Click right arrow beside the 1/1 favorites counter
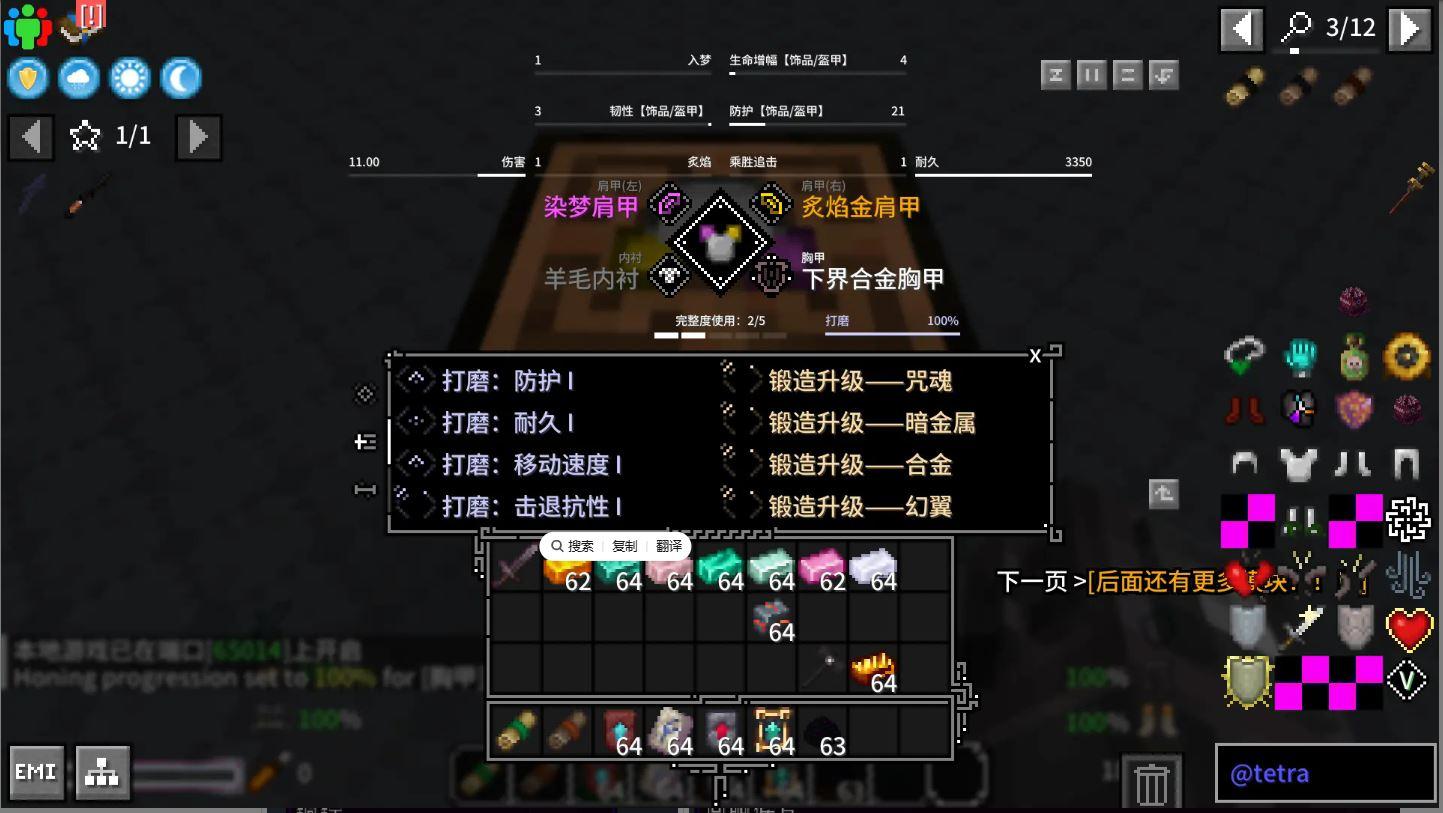1443x813 pixels. 198,136
